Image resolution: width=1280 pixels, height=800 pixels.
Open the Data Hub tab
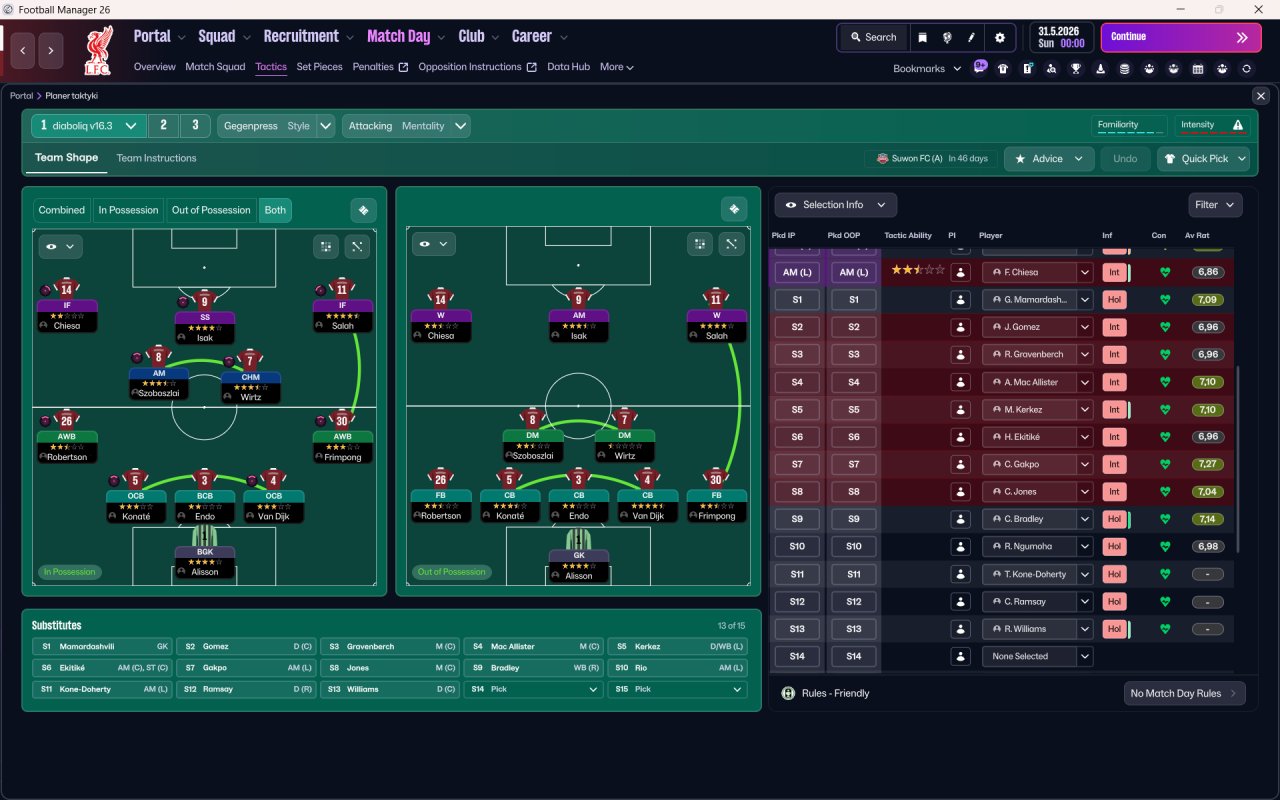point(568,67)
